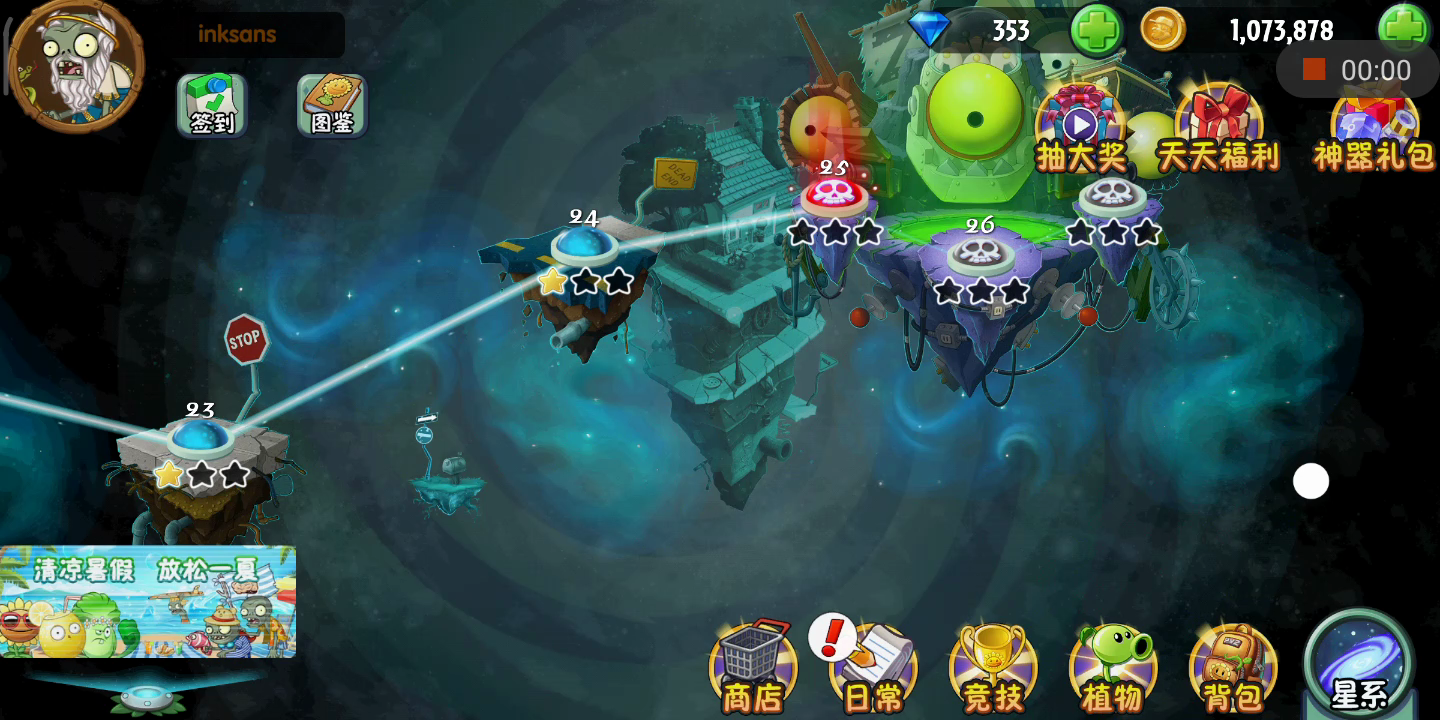1440x720 pixels.
Task: Enter the 竞技 arena mode
Action: (993, 665)
